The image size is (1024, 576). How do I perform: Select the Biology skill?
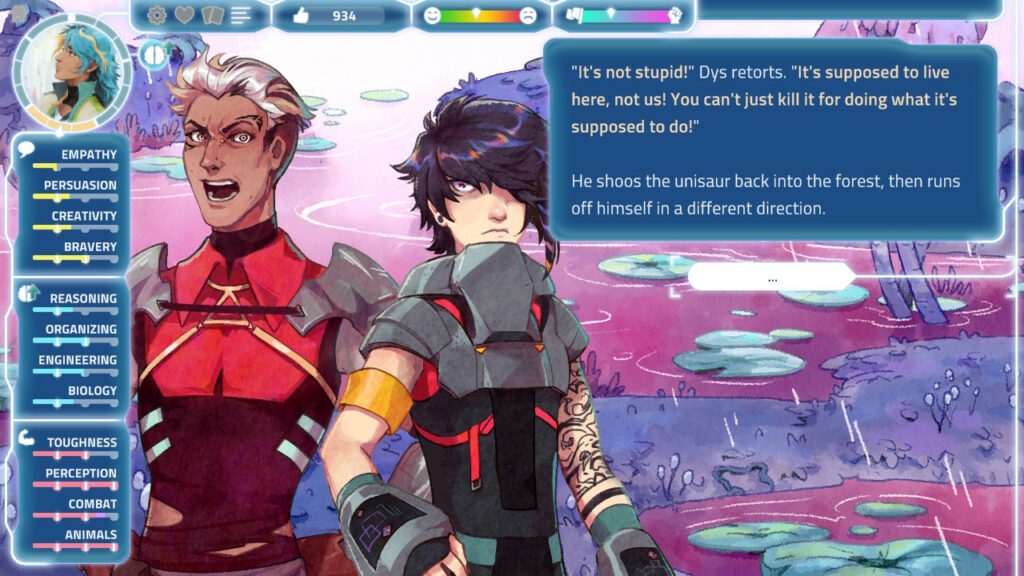pos(92,391)
